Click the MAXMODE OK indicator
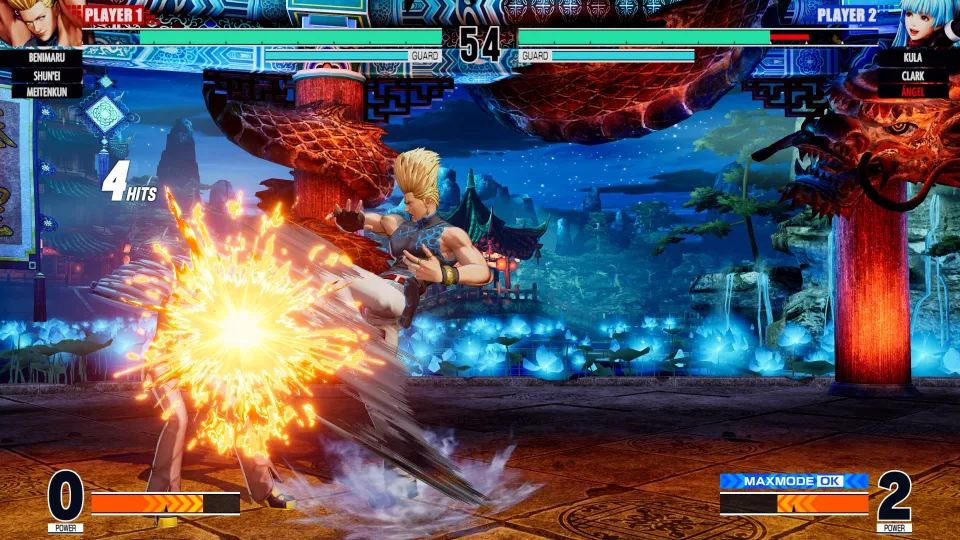The image size is (960, 540). (793, 481)
